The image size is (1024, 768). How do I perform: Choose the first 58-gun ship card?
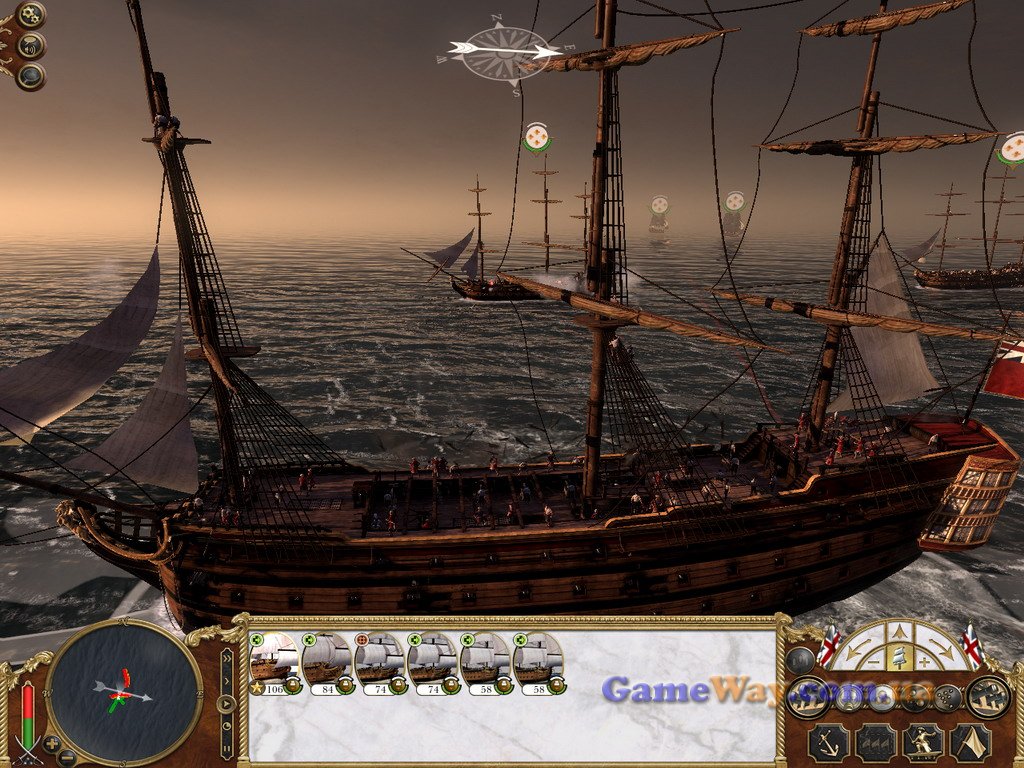485,661
